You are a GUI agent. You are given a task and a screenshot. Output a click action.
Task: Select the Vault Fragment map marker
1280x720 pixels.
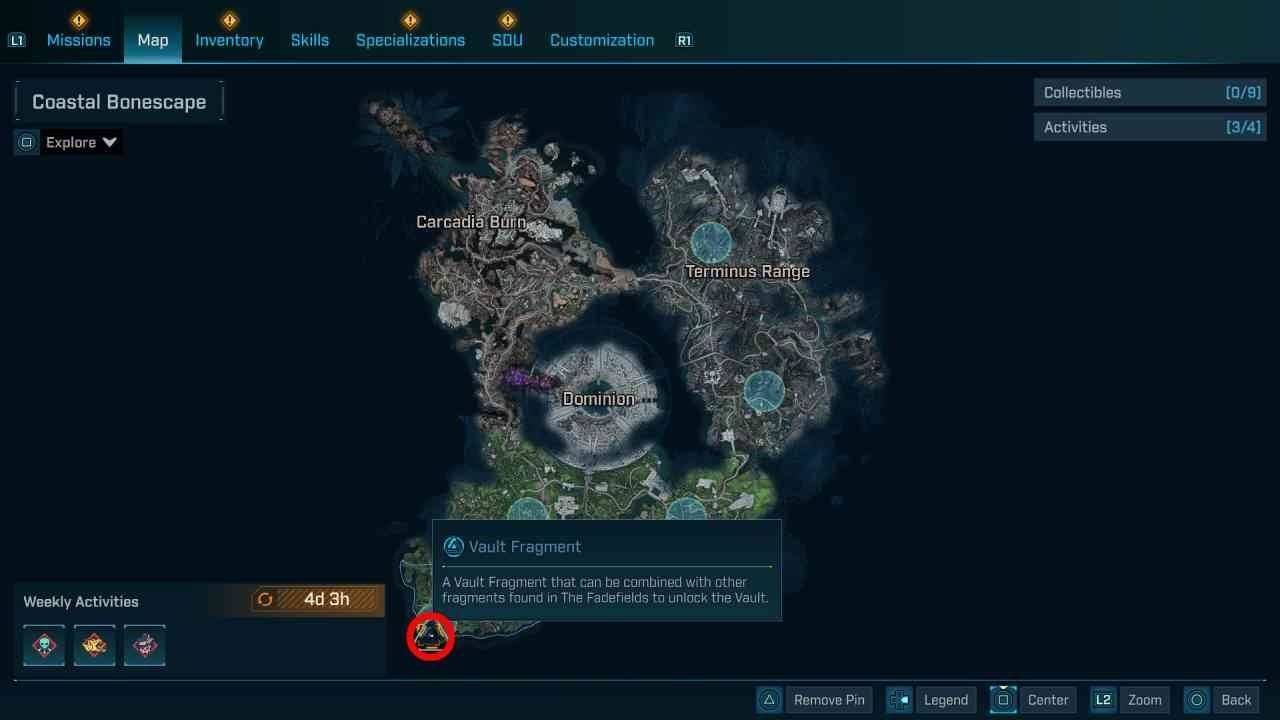431,636
